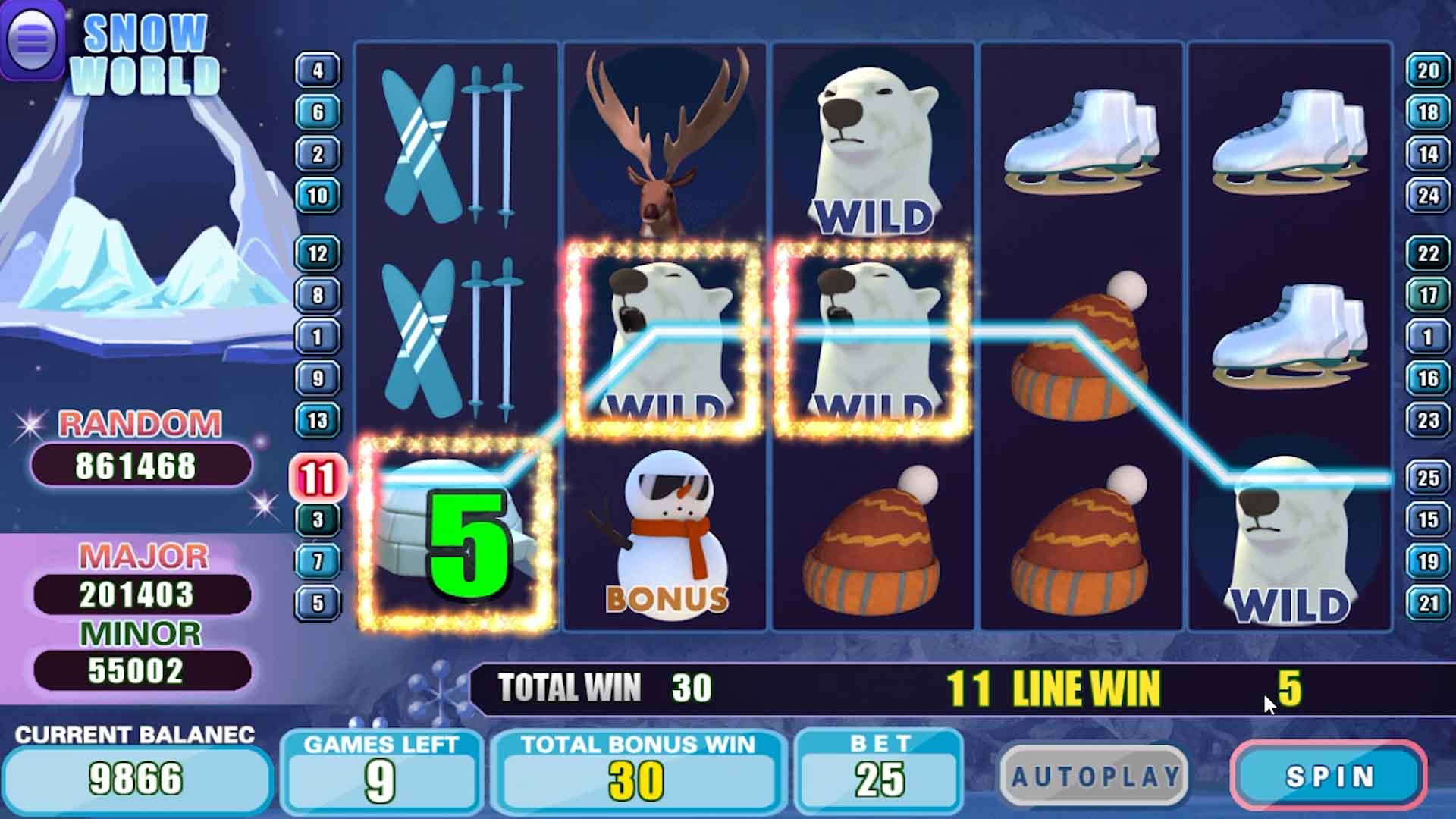Select payline number 21 marker
This screenshot has height=819, width=1456.
click(x=1428, y=604)
